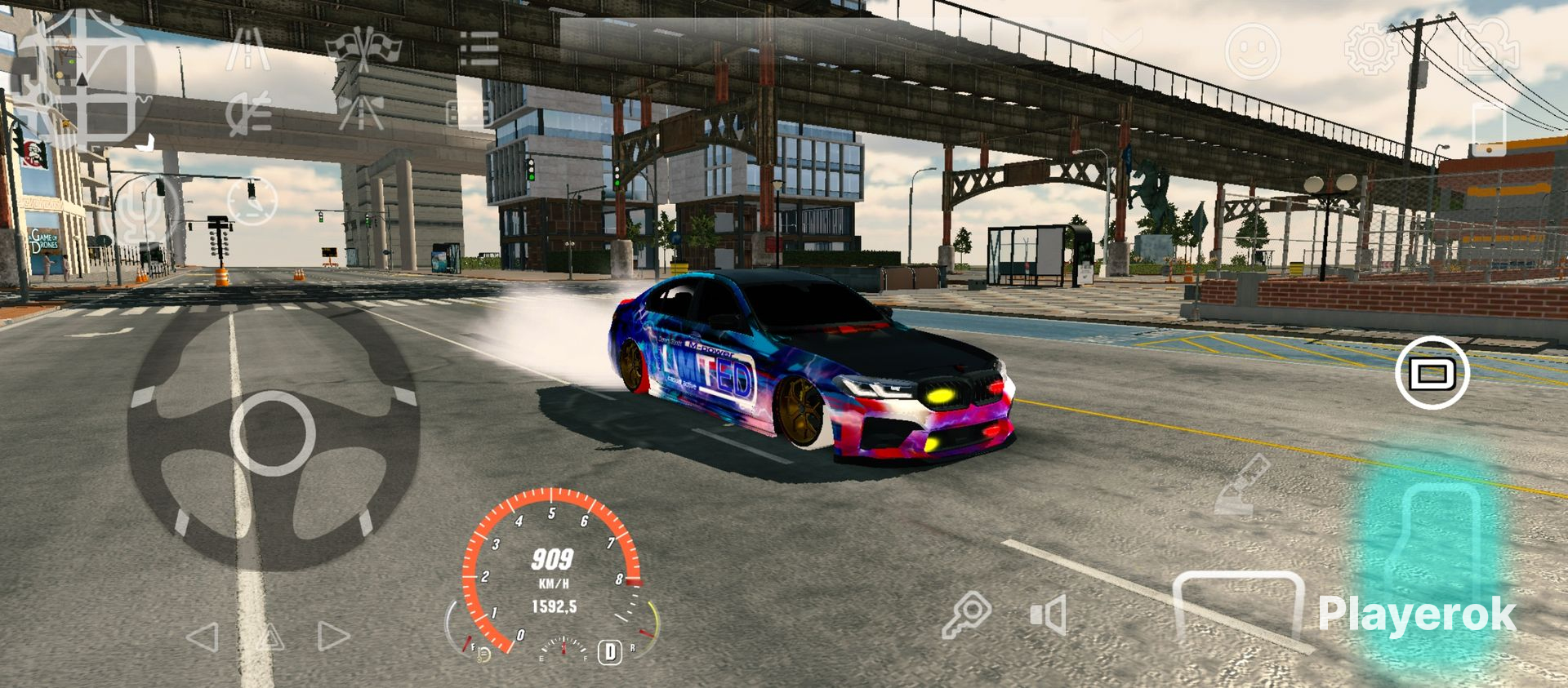Activate the right turn signal arrow
The width and height of the screenshot is (1568, 688).
click(x=333, y=637)
